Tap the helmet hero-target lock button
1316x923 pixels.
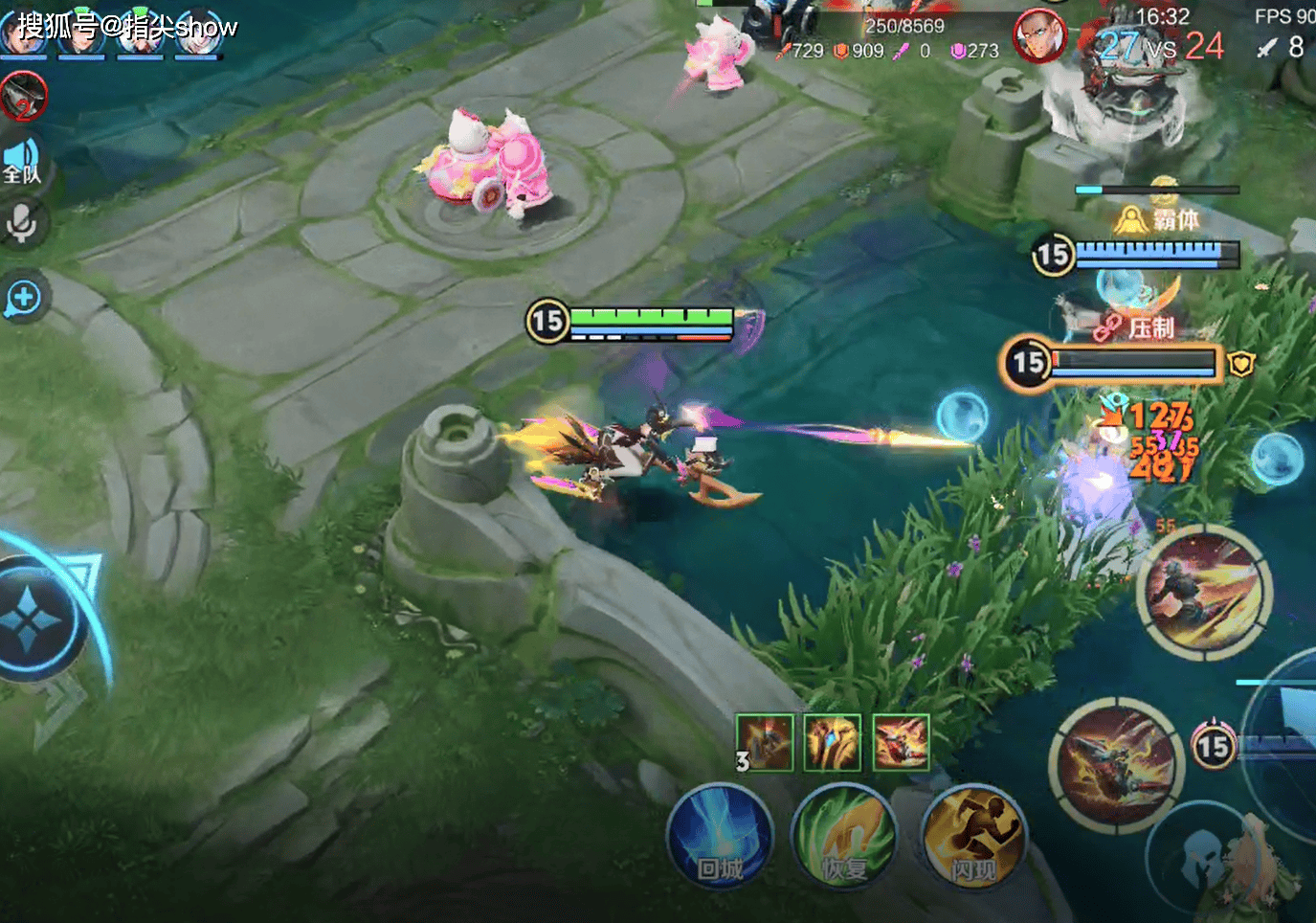(1203, 855)
